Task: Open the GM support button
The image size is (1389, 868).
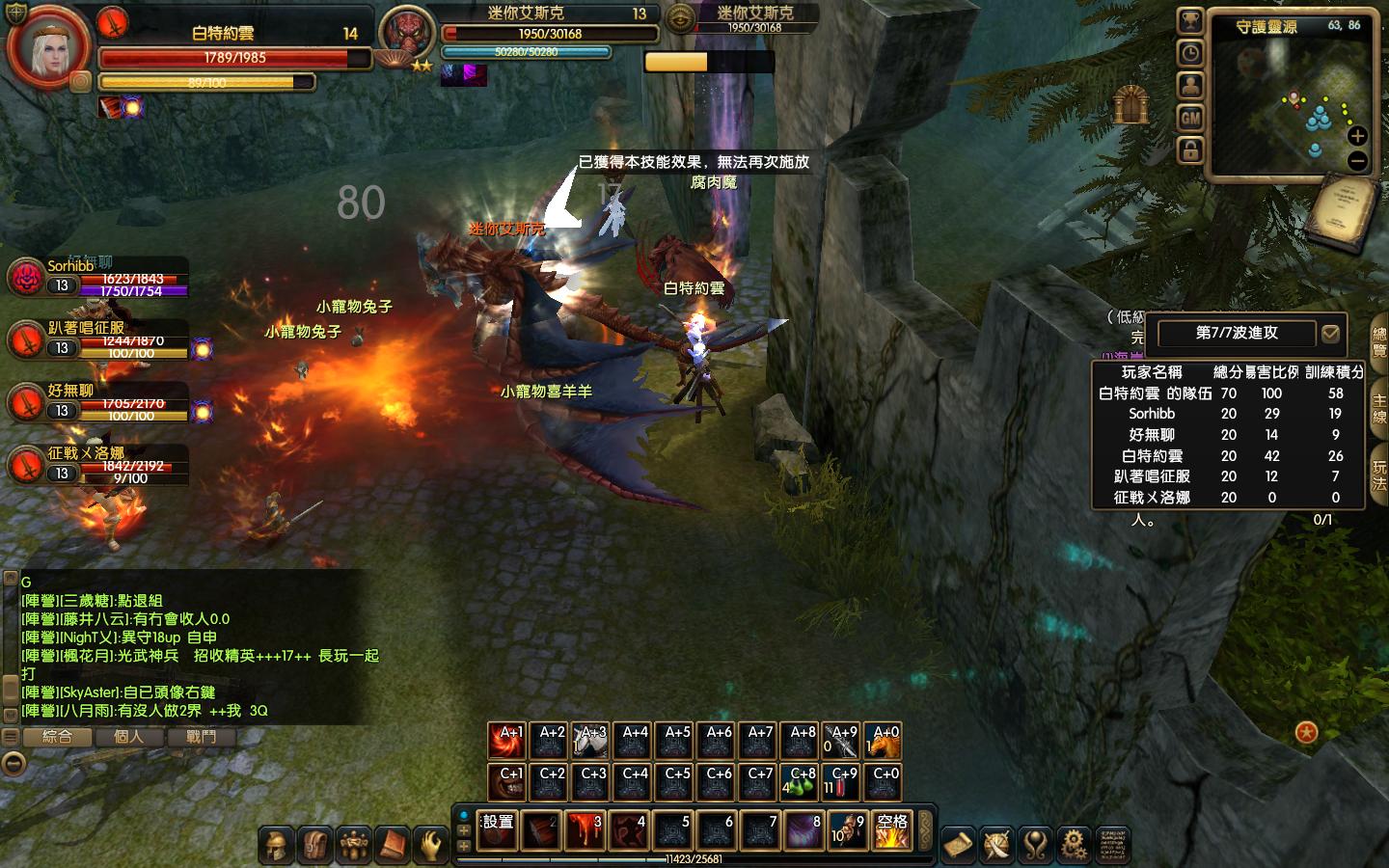Action: [1190, 118]
